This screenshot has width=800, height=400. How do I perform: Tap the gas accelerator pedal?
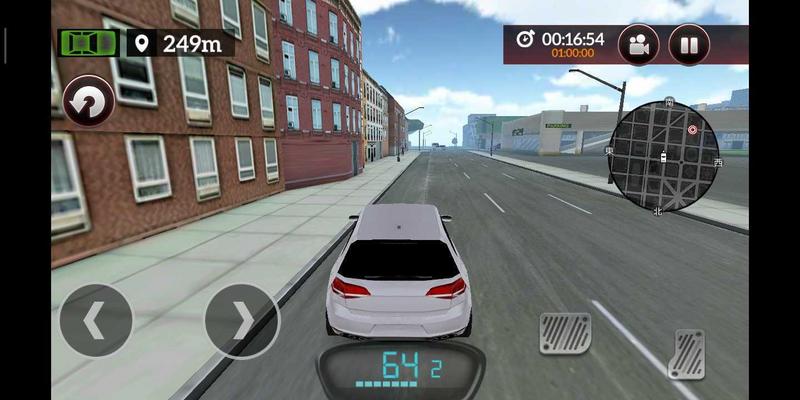click(686, 354)
